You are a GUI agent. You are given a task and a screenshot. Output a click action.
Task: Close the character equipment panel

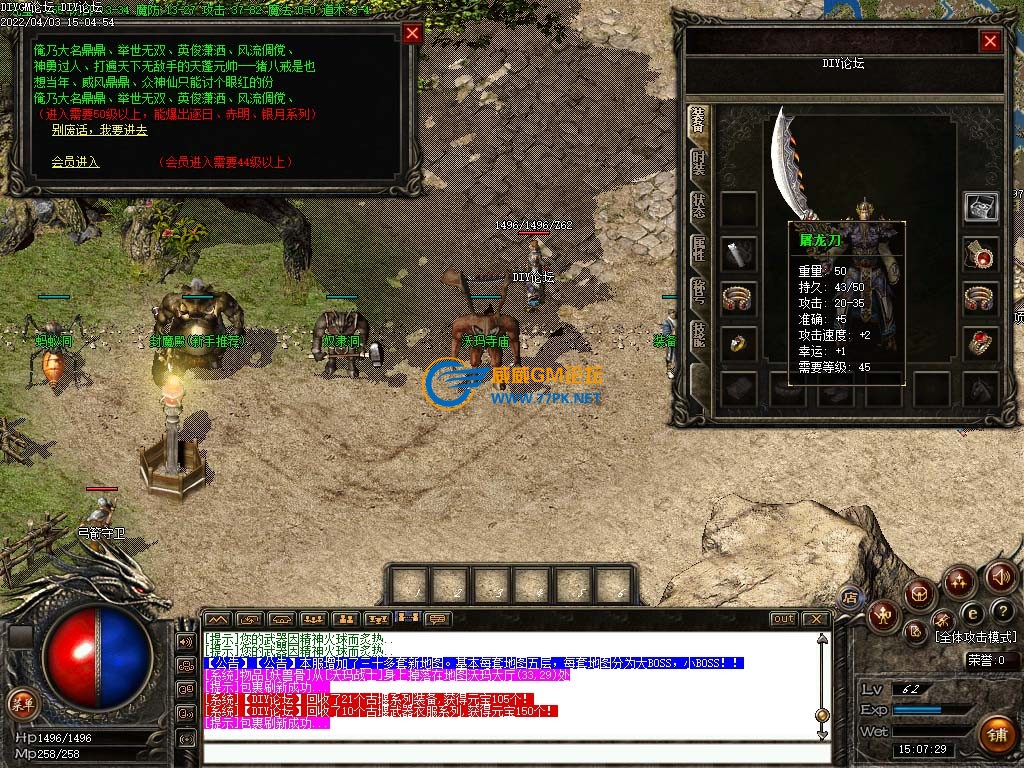[990, 41]
